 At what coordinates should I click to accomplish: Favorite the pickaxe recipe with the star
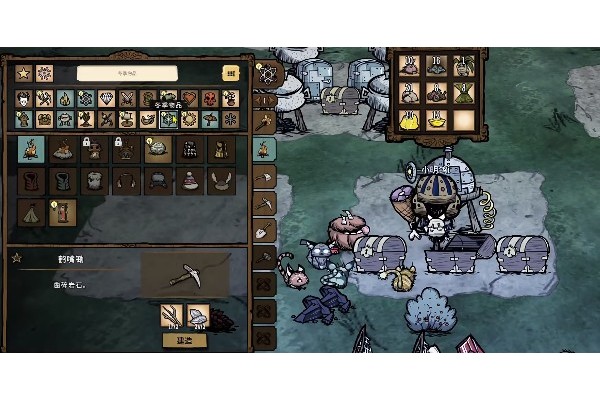[15, 259]
